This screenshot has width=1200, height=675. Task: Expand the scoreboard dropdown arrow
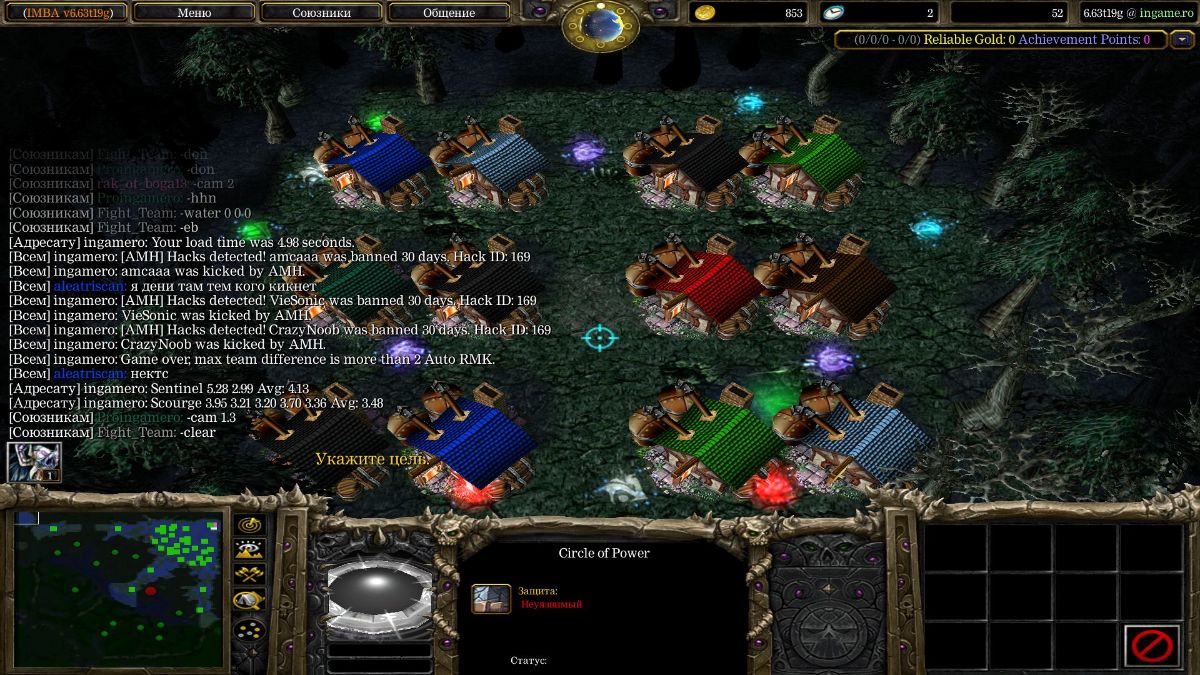click(x=1182, y=40)
